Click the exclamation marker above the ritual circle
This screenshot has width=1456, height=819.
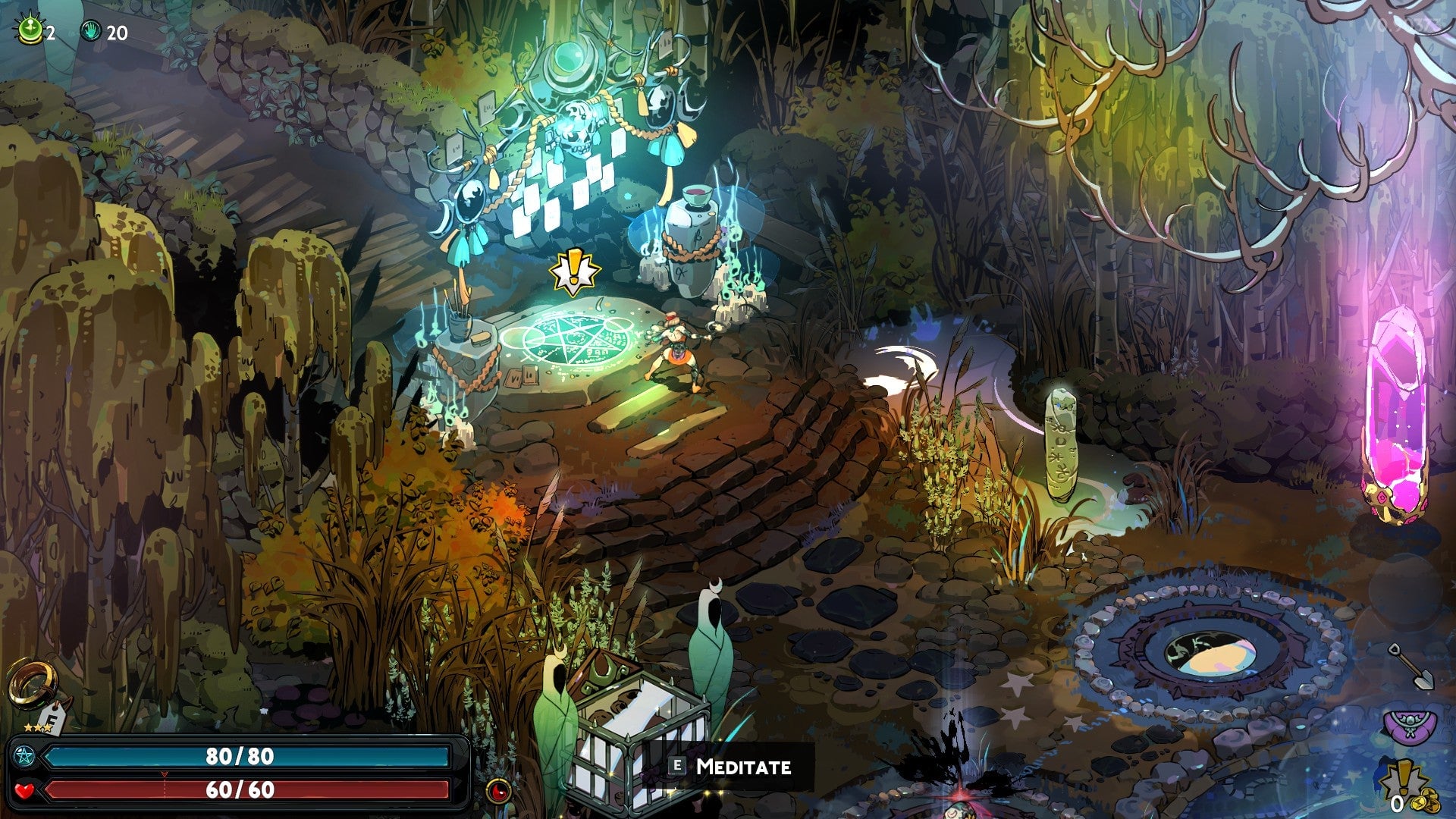tap(575, 271)
